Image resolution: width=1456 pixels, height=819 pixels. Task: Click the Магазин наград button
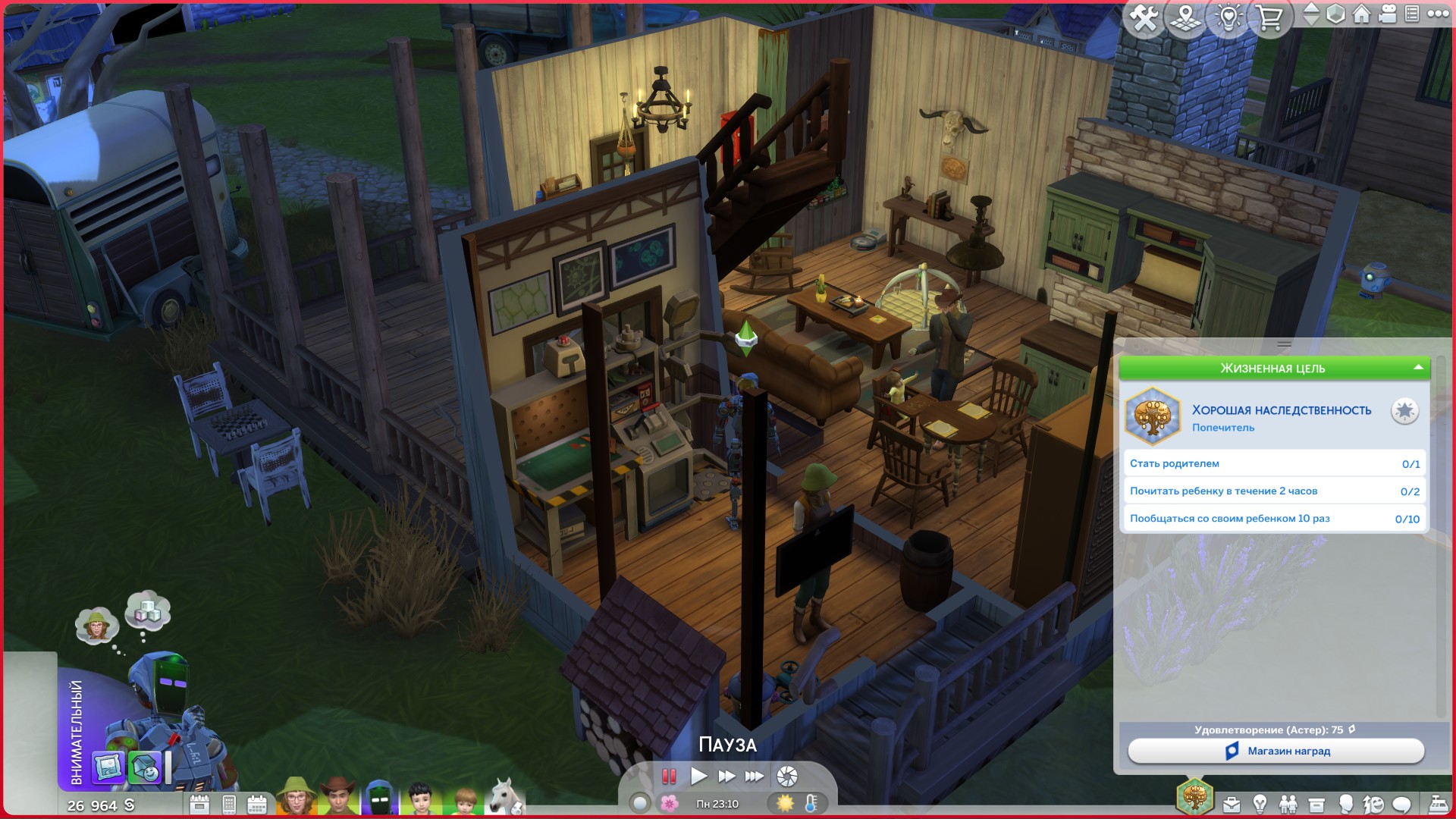[1276, 751]
